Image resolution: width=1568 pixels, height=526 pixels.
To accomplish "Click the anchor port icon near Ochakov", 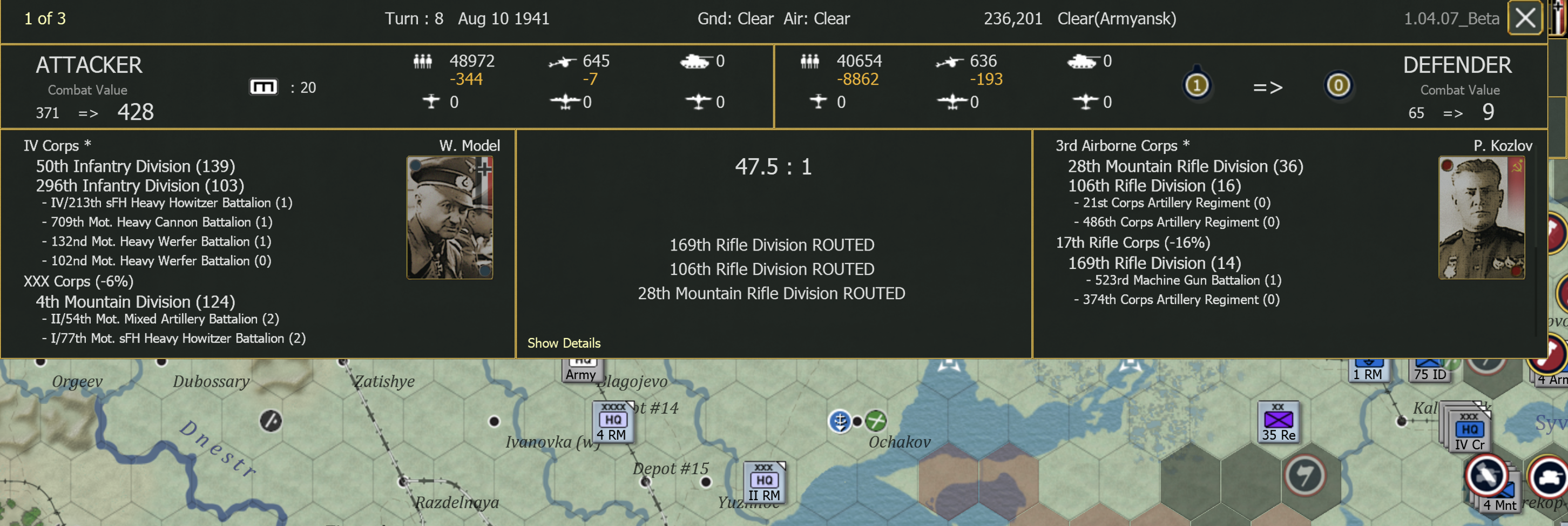I will [841, 421].
